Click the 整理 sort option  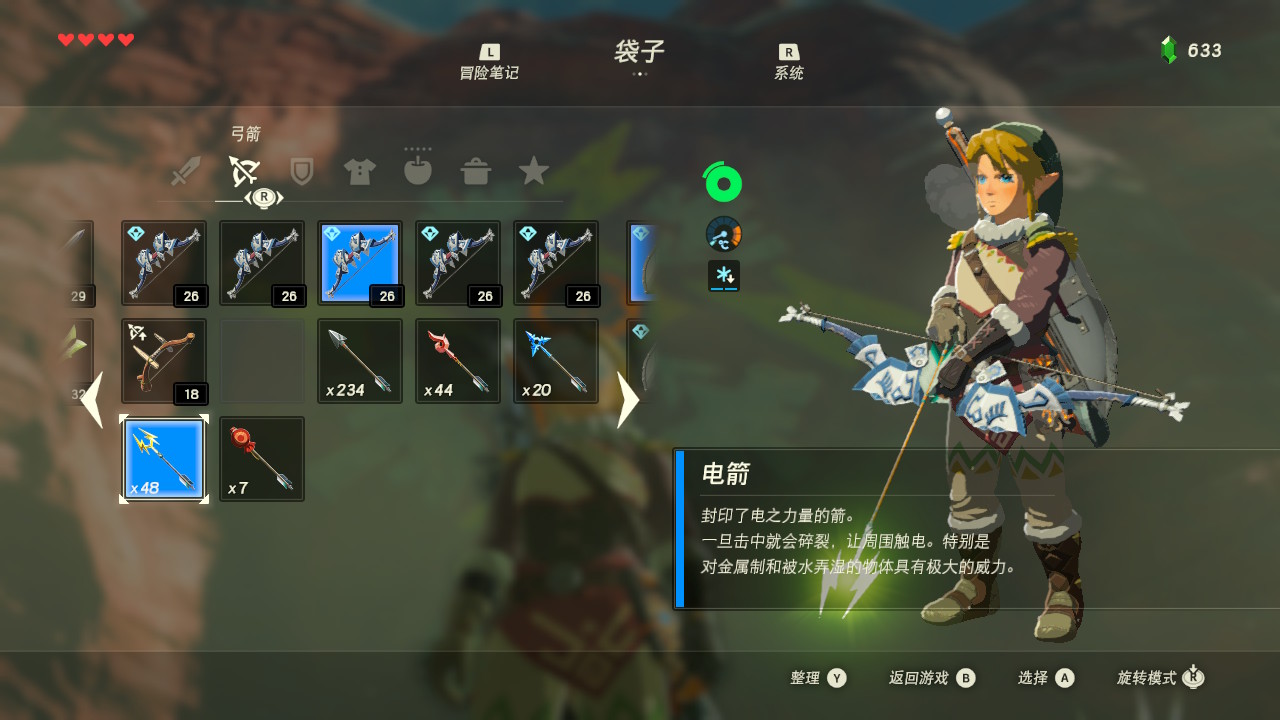point(818,678)
